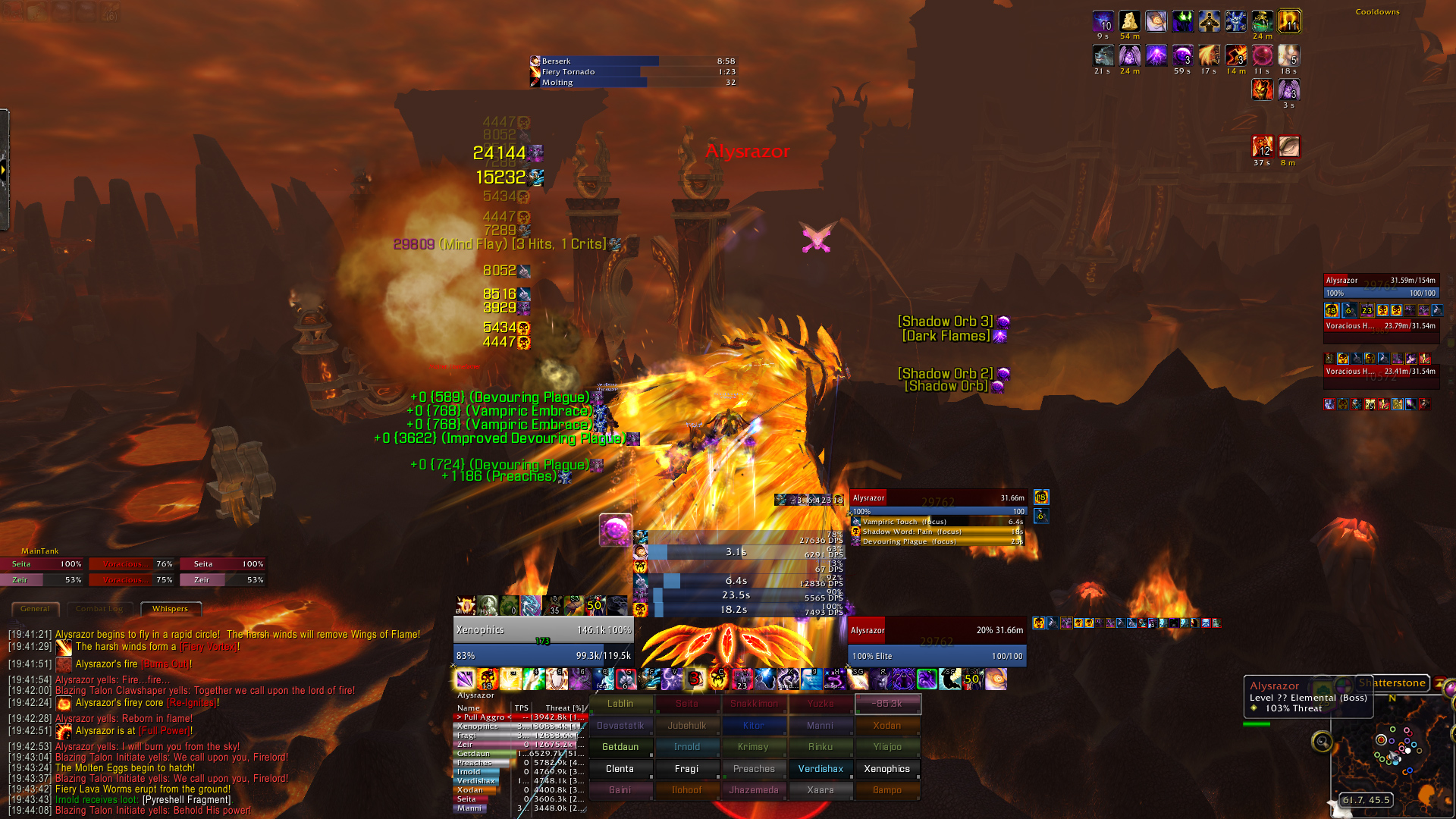This screenshot has width=1456, height=819.
Task: Target Lablin in the raid frames
Action: 620,704
